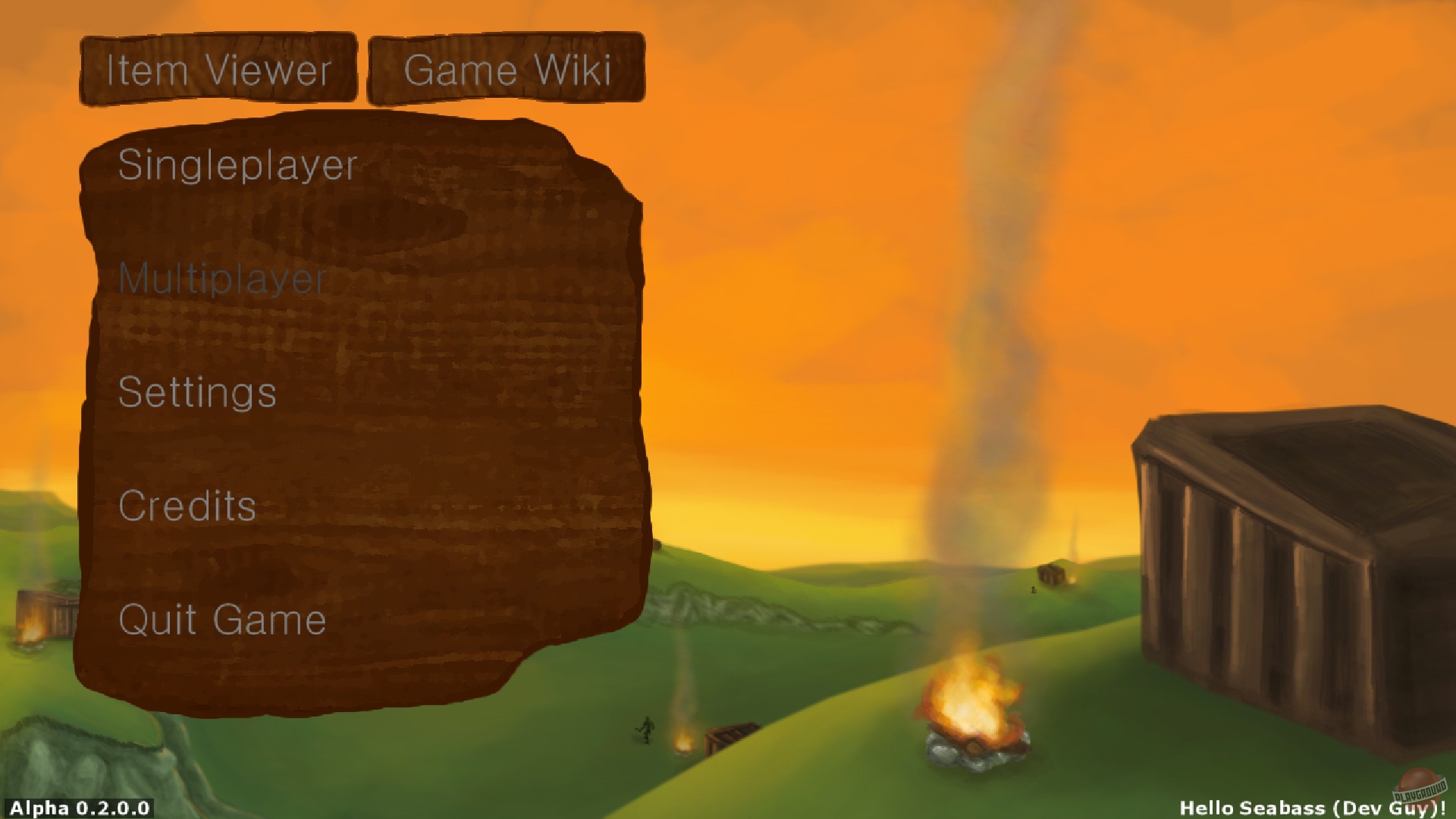
Task: Select Quit Game
Action: click(222, 620)
